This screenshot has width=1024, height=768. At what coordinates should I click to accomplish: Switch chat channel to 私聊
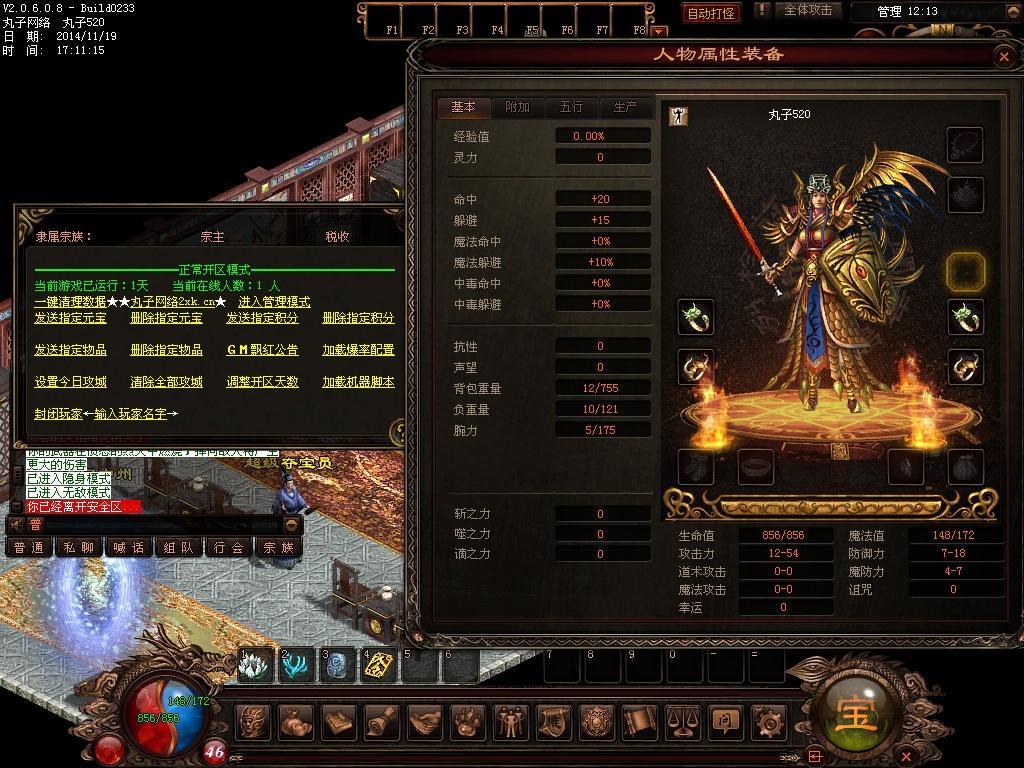pos(79,547)
